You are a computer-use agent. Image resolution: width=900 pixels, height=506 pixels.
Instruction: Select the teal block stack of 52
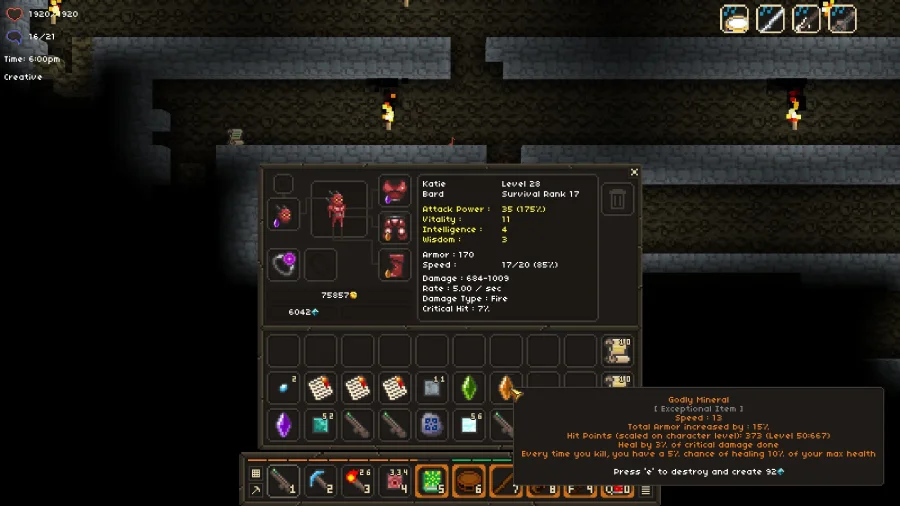pos(320,425)
